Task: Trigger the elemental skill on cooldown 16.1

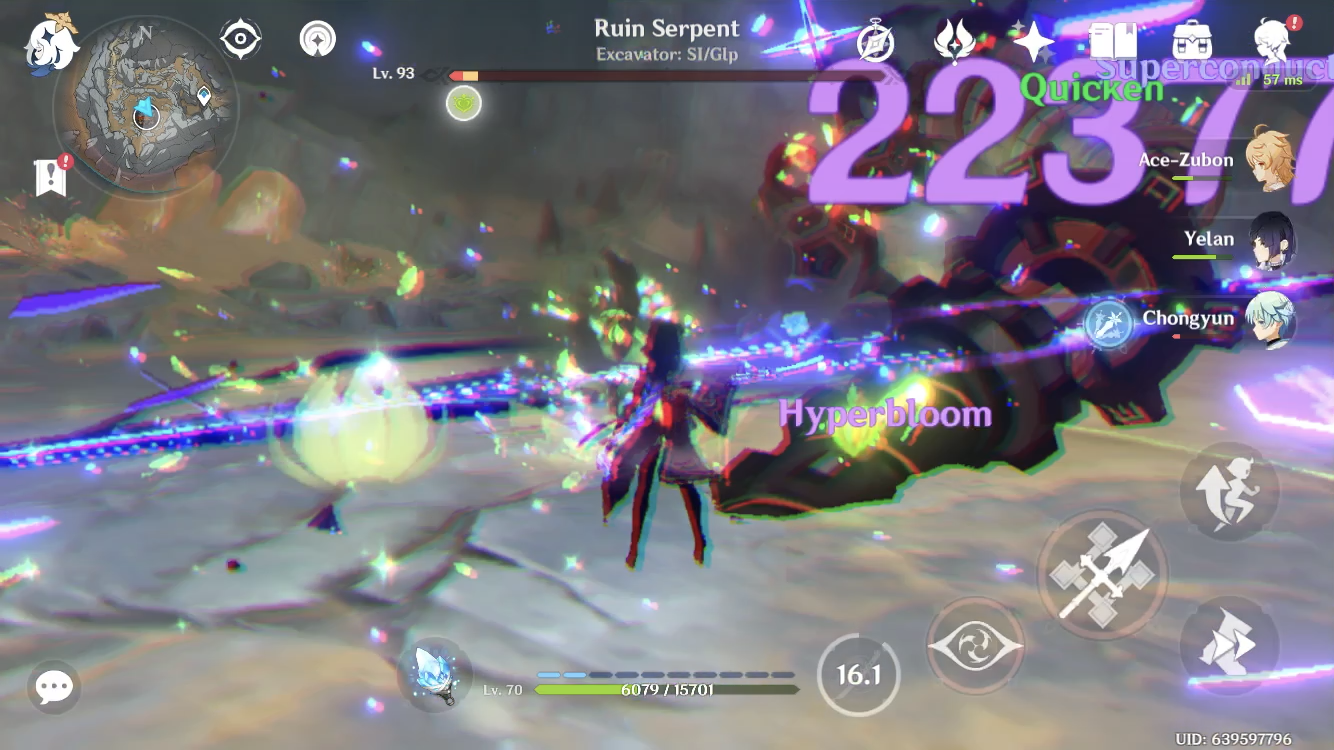Action: tap(858, 674)
